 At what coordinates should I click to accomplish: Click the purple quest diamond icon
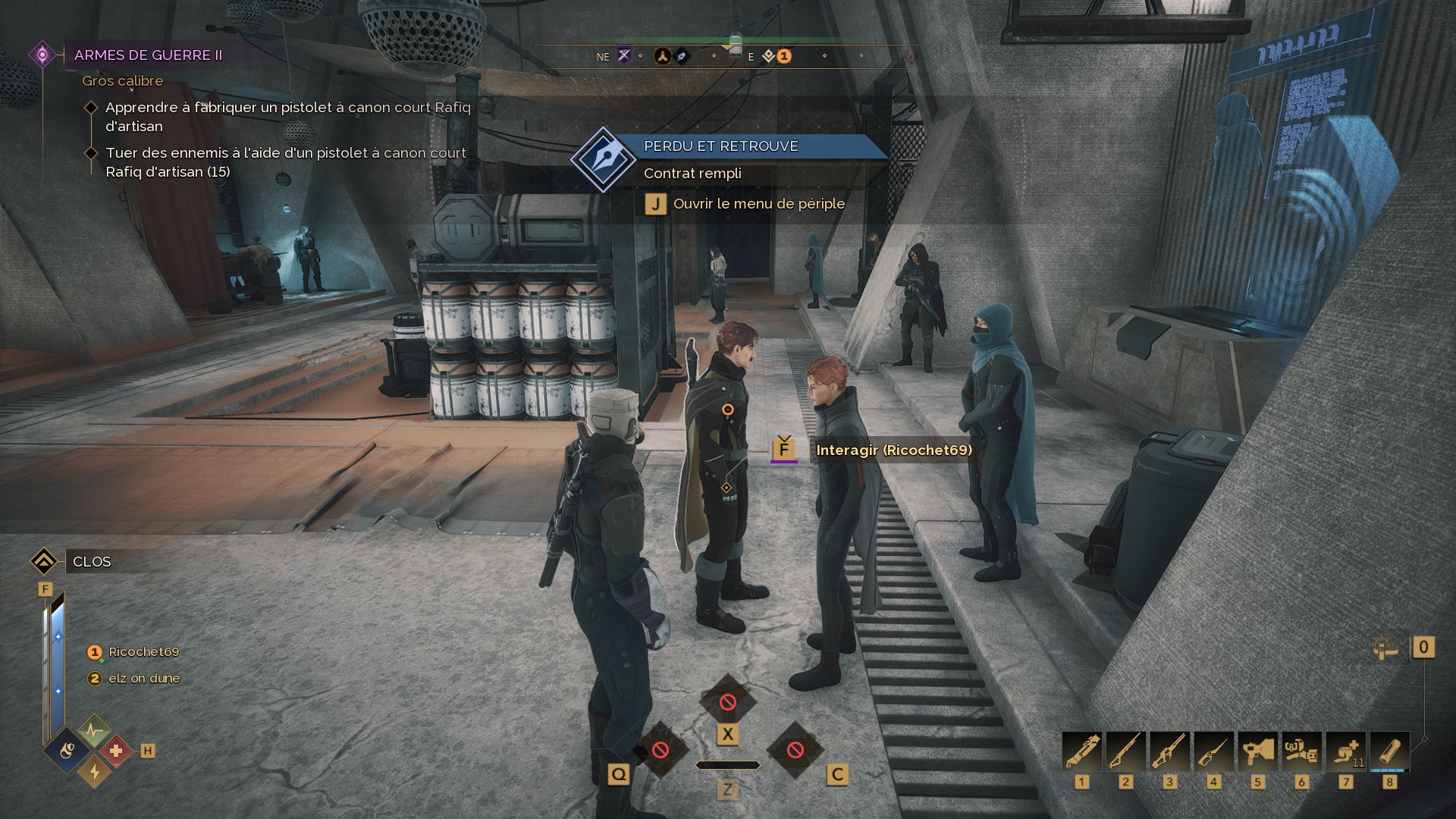(x=42, y=55)
